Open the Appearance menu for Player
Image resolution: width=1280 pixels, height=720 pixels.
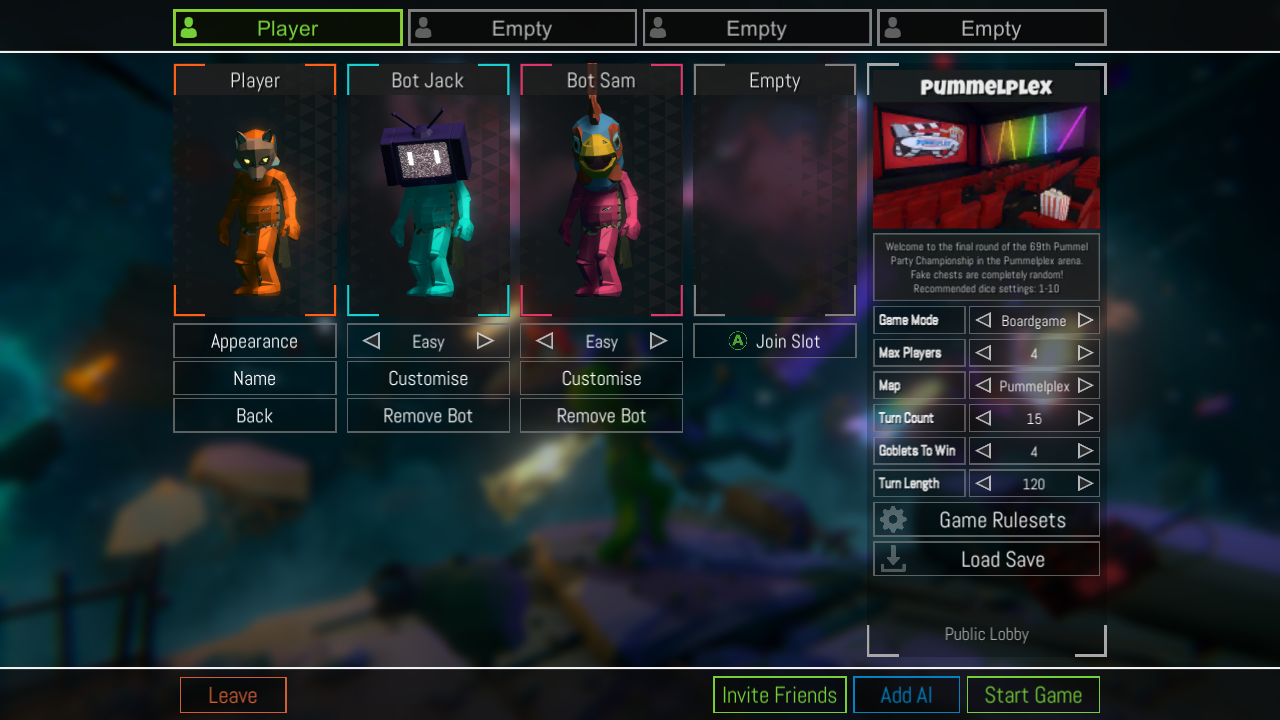pos(254,341)
